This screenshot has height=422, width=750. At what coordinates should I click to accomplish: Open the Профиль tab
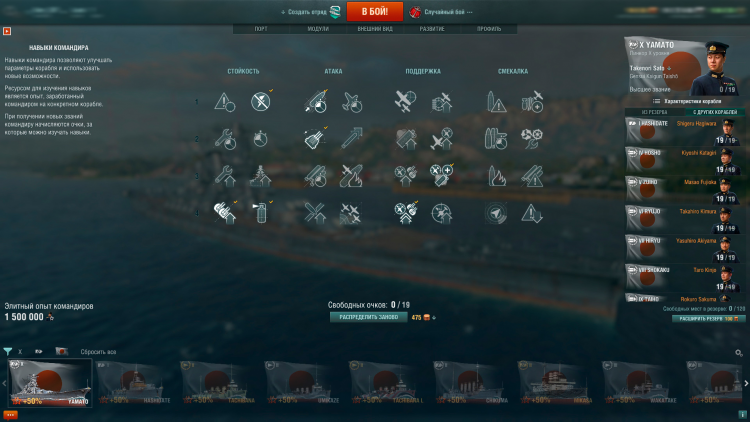click(x=489, y=29)
